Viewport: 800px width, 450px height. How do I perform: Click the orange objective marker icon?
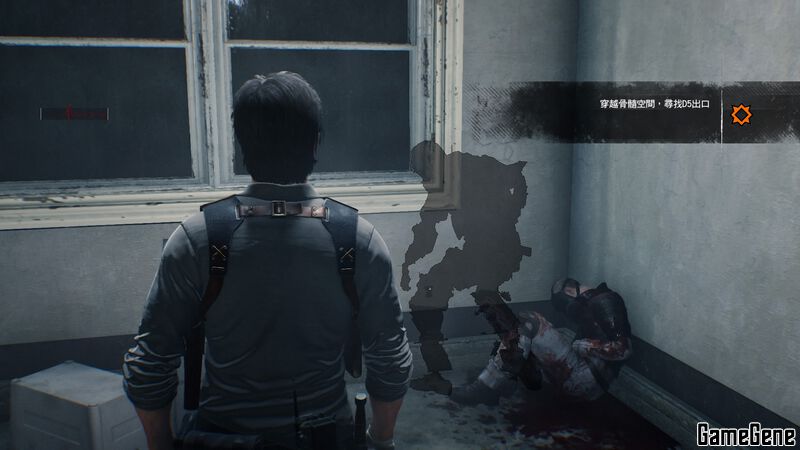(741, 115)
